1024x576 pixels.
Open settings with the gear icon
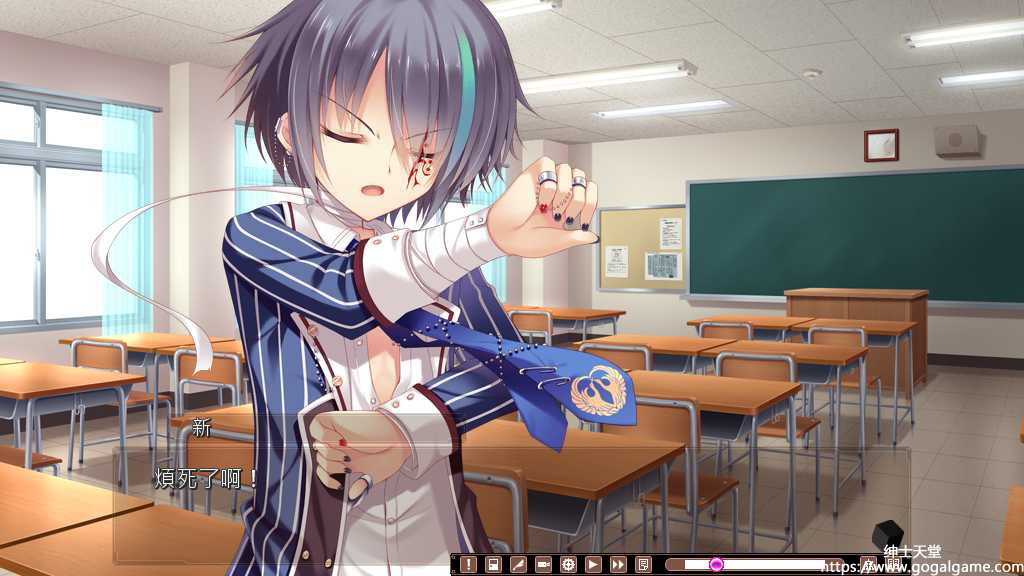pyautogui.click(x=568, y=565)
